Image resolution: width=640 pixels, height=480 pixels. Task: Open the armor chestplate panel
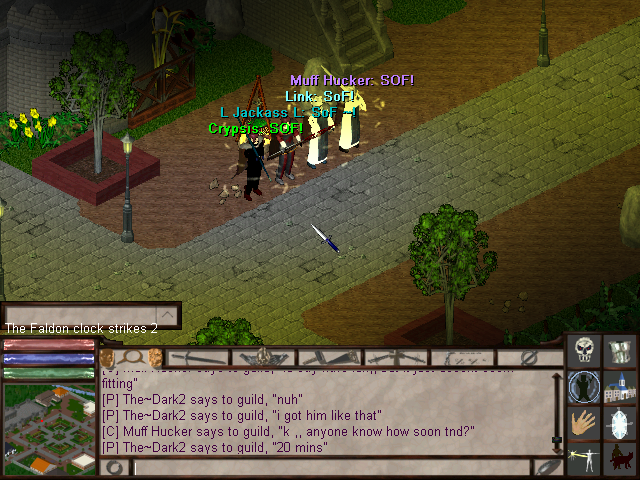621,351
